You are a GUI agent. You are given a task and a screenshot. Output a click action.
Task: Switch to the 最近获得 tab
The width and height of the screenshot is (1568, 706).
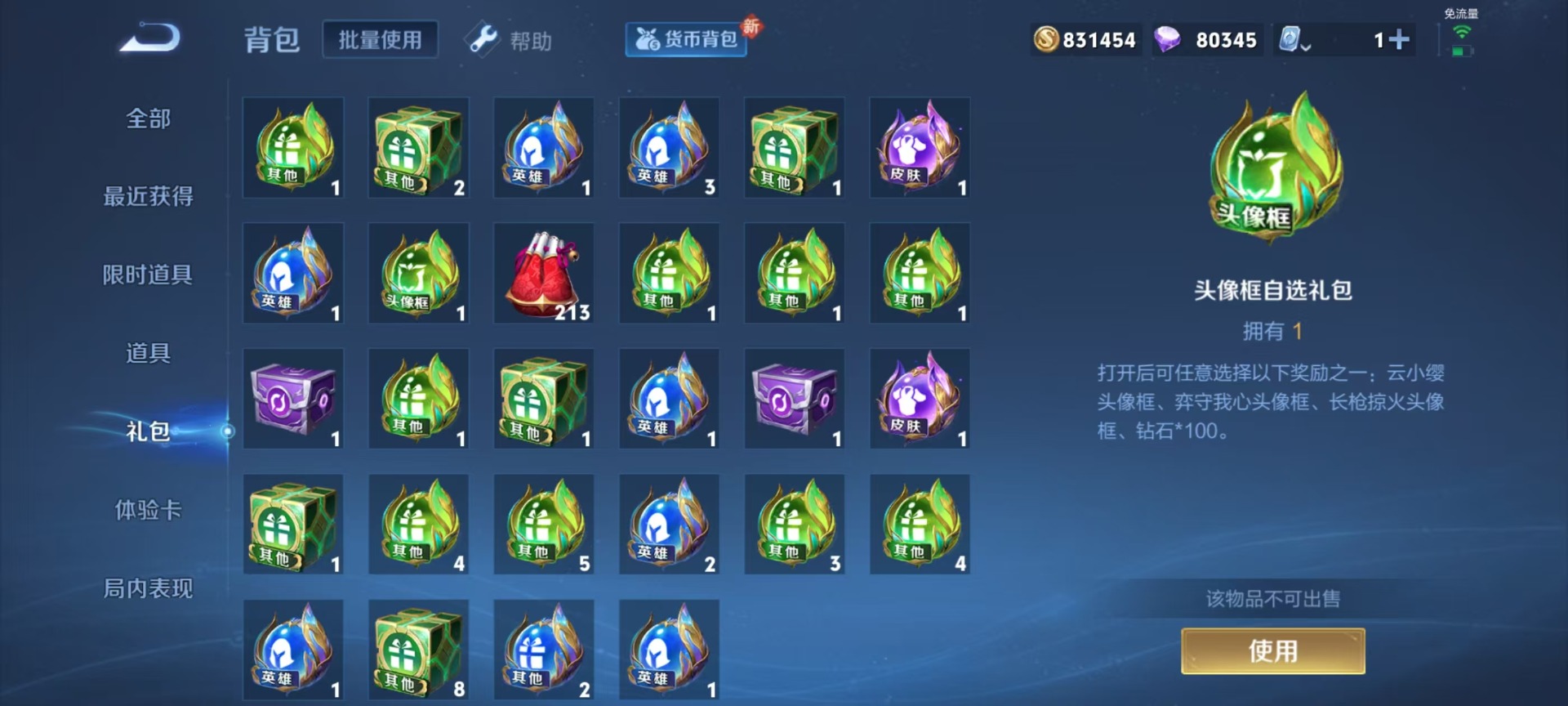[148, 196]
